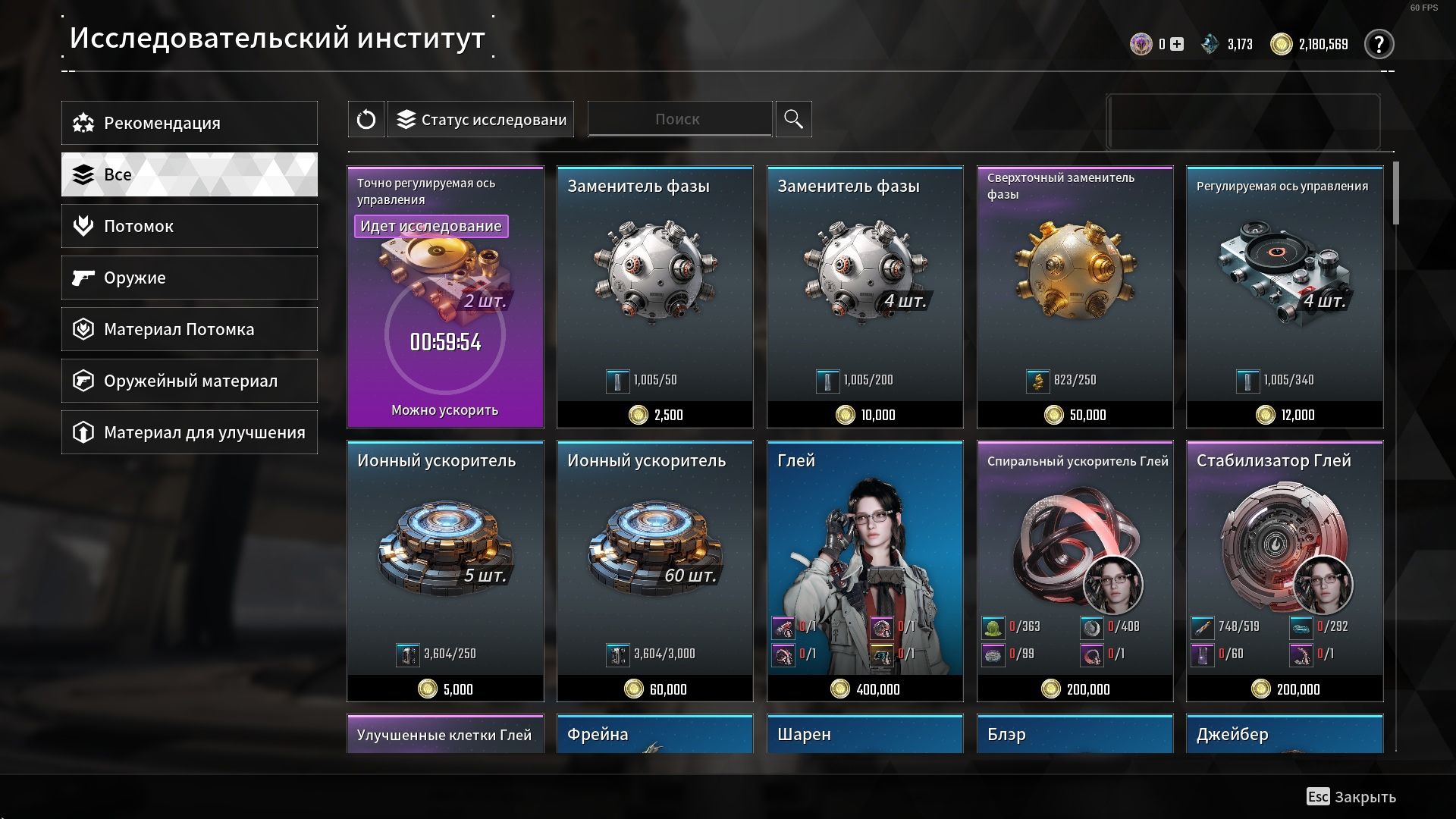Switch to the Потомок category

click(190, 226)
